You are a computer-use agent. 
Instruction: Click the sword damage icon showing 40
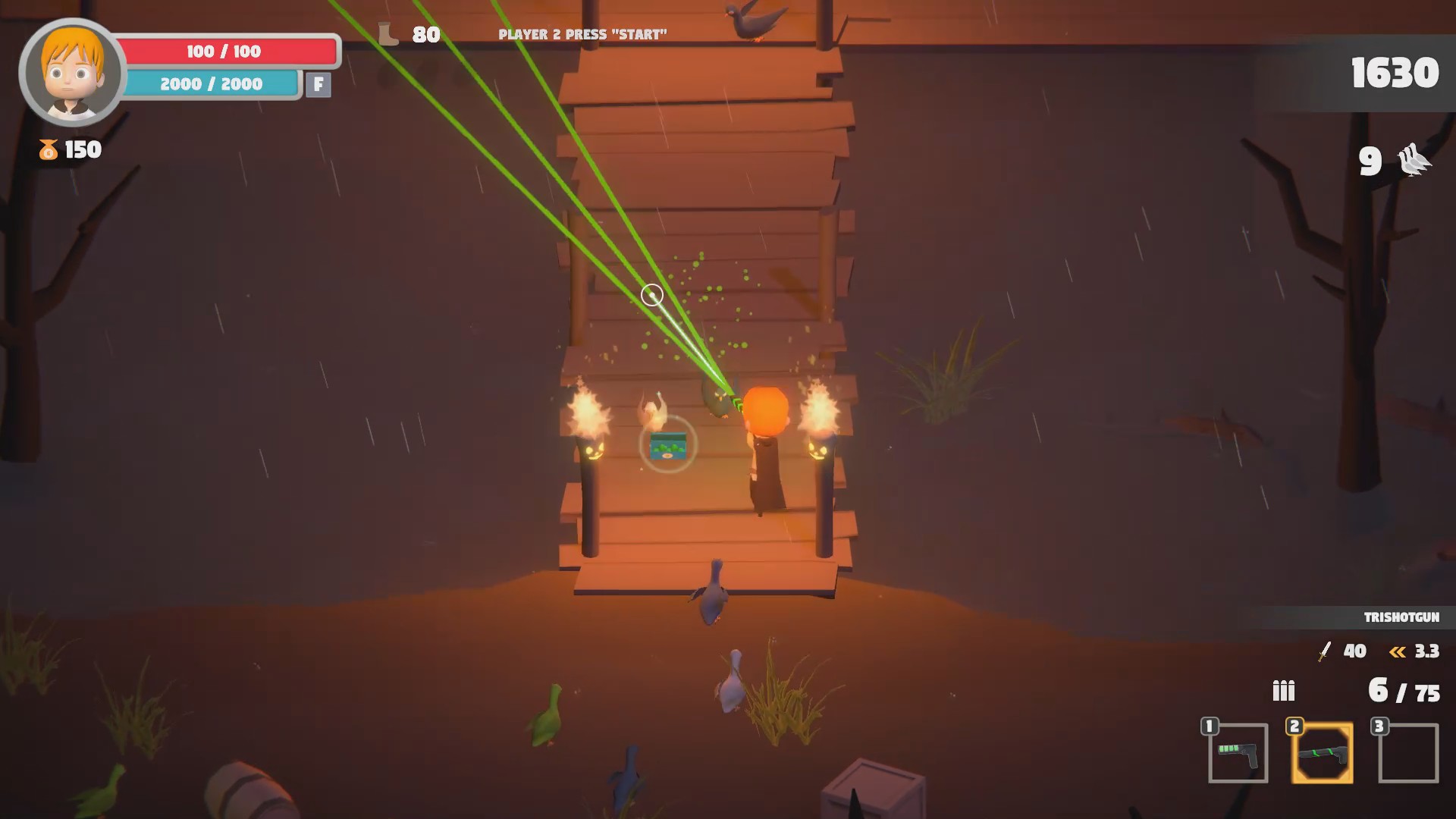(1323, 651)
